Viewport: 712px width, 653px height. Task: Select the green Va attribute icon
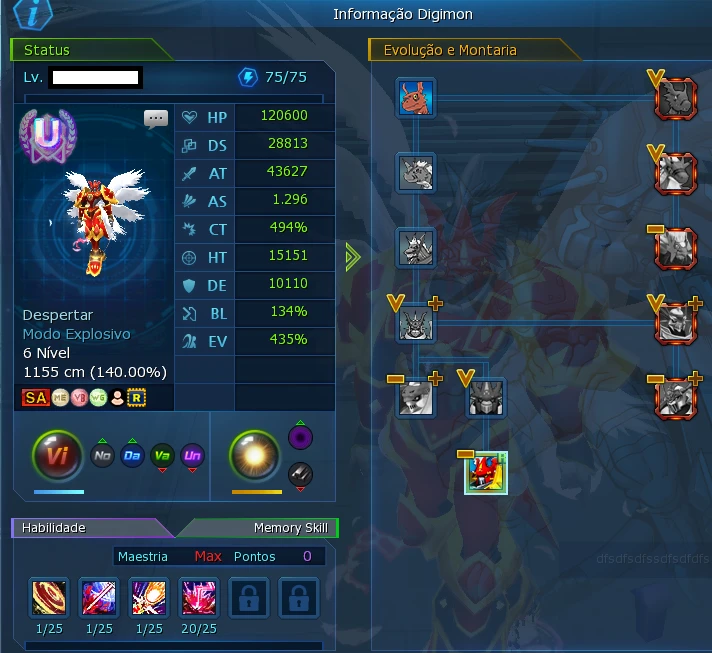tap(162, 456)
